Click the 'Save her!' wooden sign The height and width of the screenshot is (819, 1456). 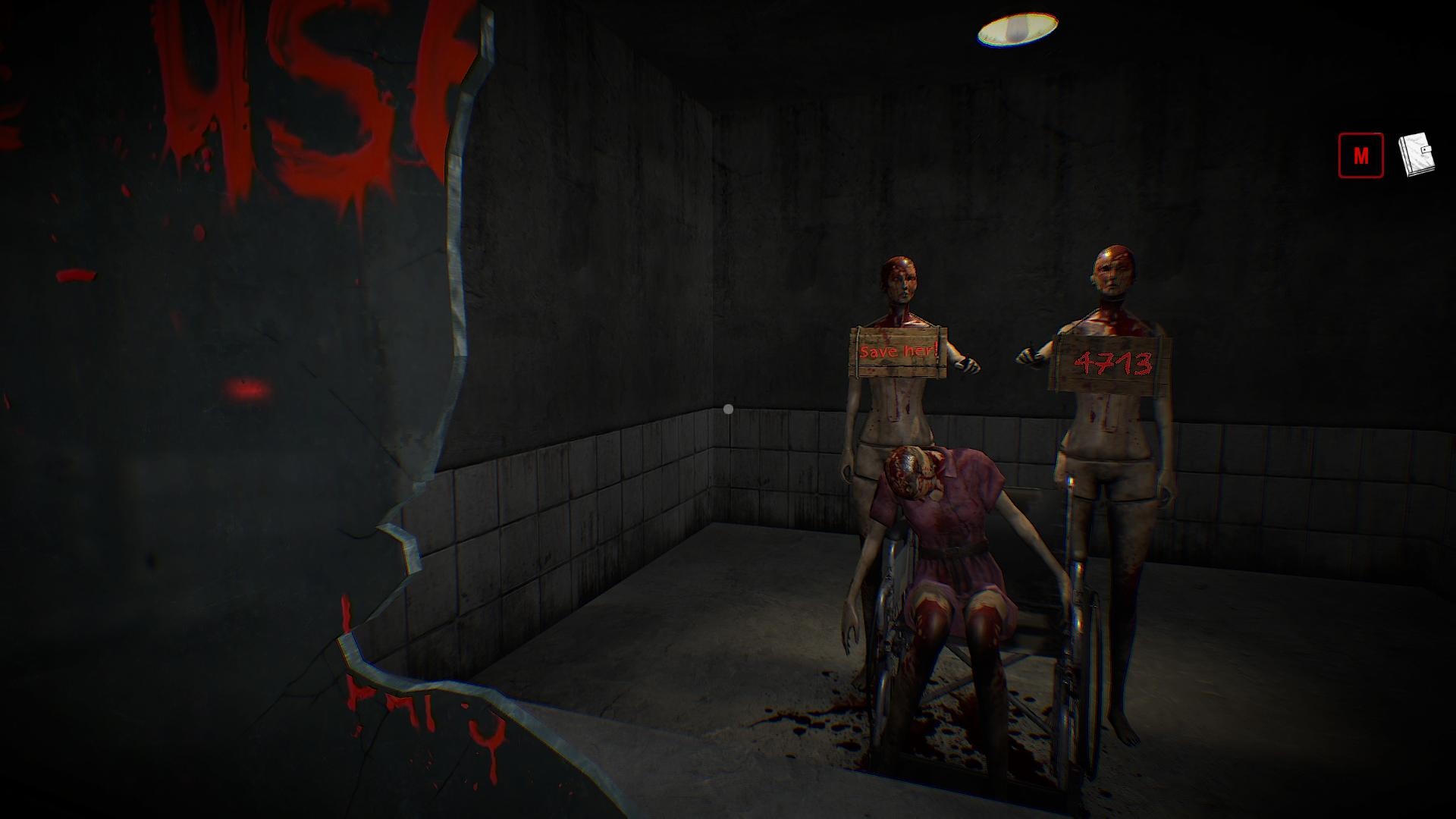(899, 353)
